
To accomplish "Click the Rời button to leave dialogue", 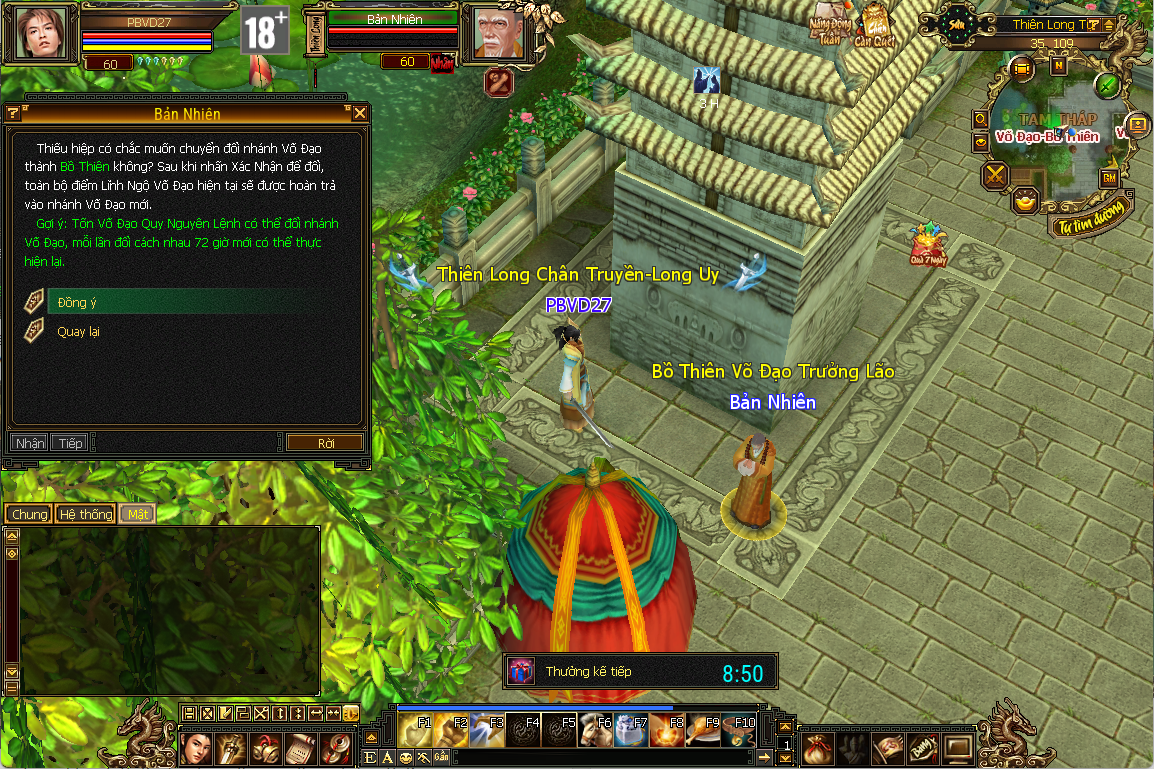I will click(326, 443).
